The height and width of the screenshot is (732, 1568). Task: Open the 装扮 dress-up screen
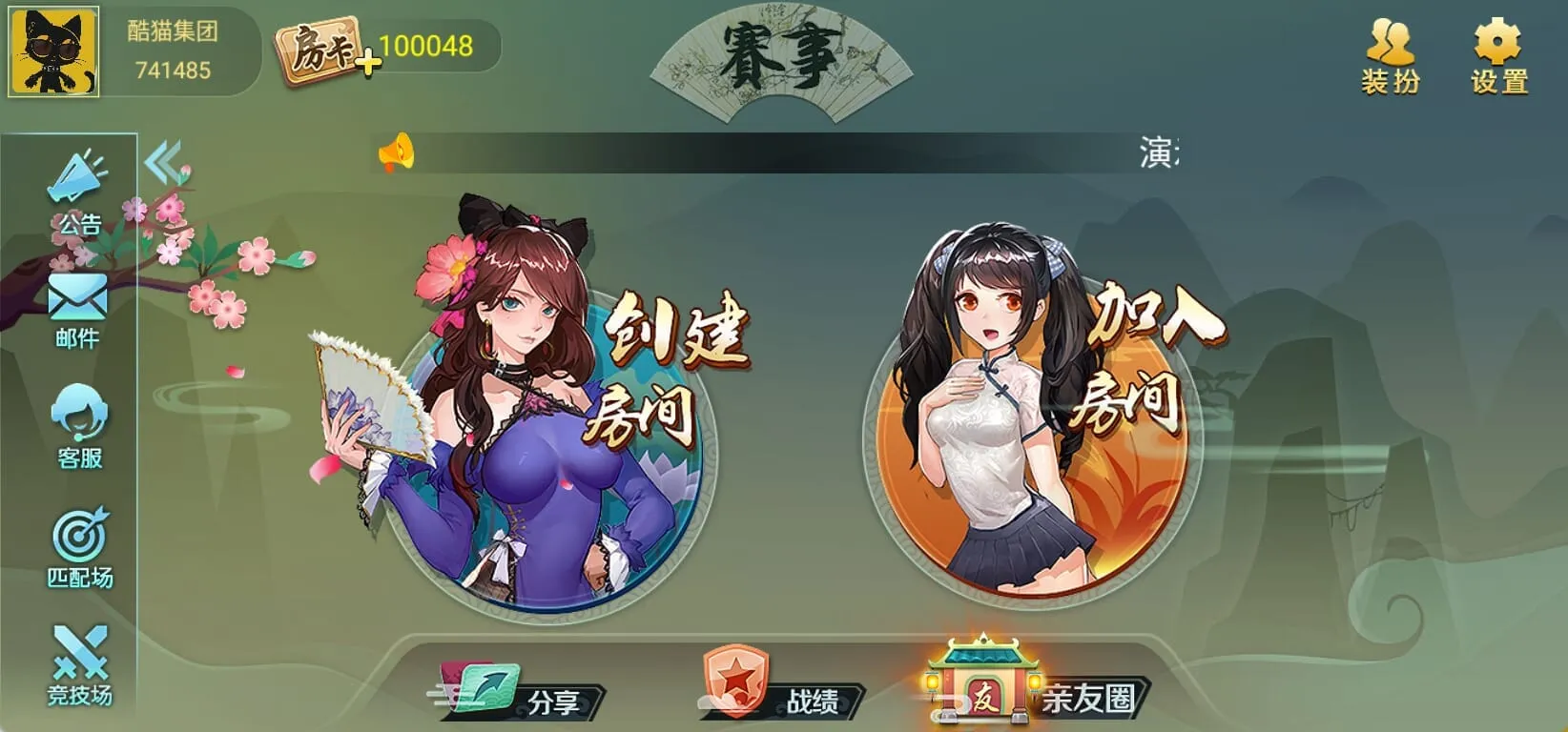(1392, 52)
